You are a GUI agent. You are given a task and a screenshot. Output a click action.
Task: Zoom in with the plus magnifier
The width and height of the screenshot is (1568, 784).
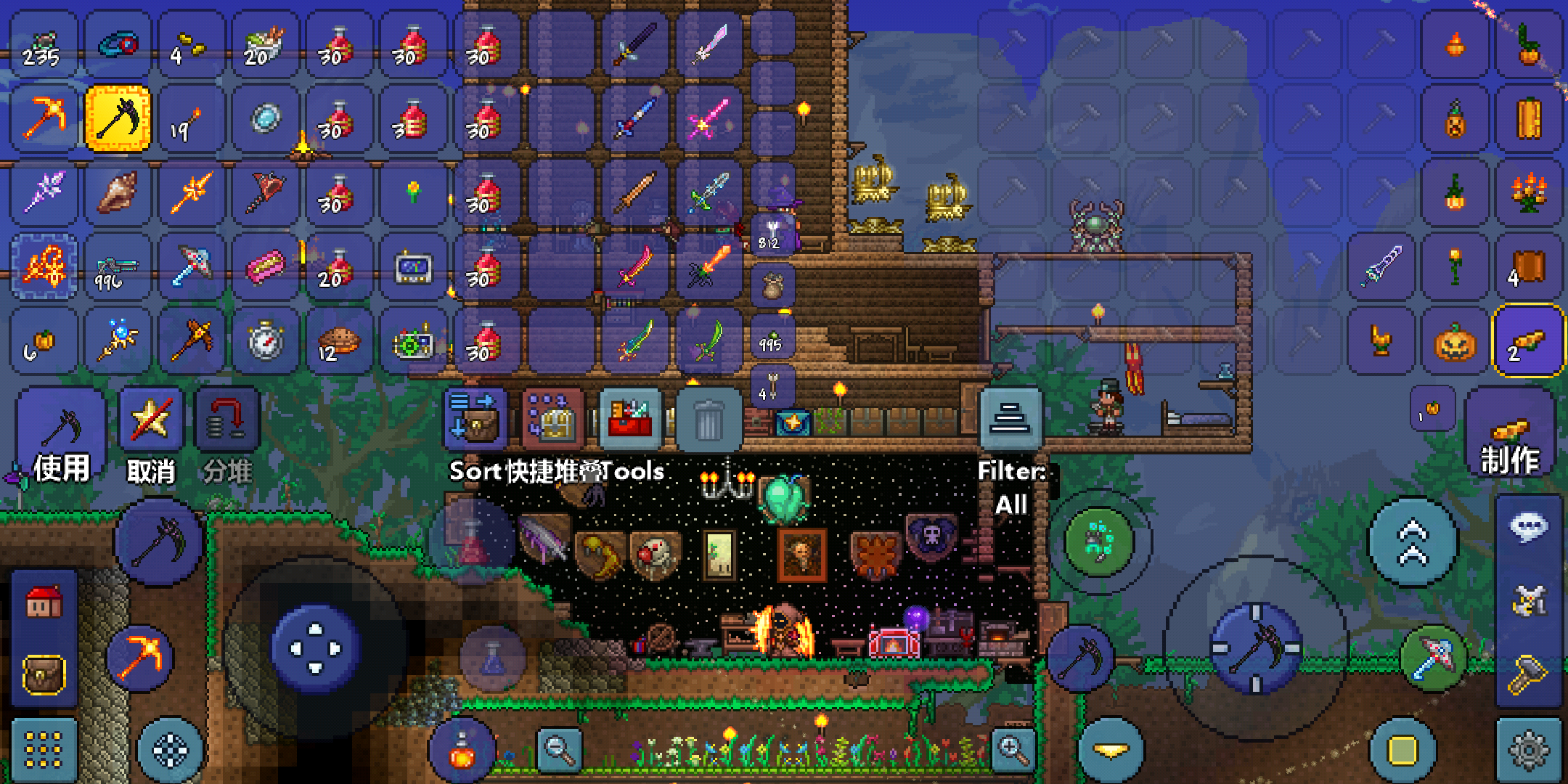point(1013,748)
